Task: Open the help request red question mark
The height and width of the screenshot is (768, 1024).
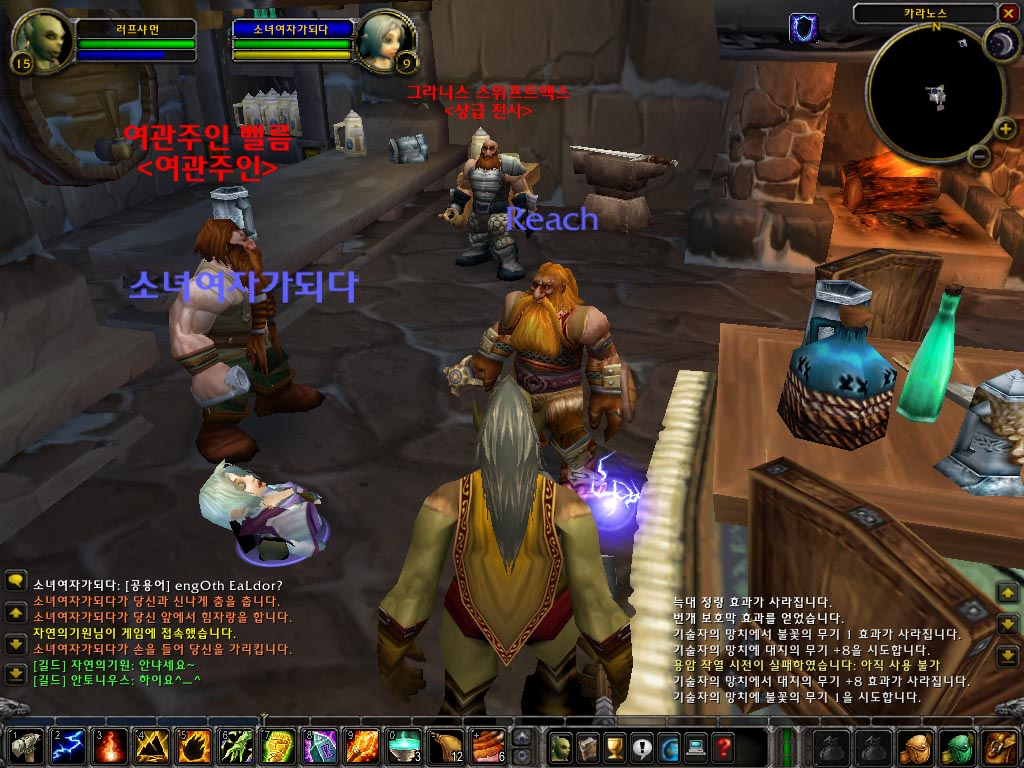Action: [722, 747]
